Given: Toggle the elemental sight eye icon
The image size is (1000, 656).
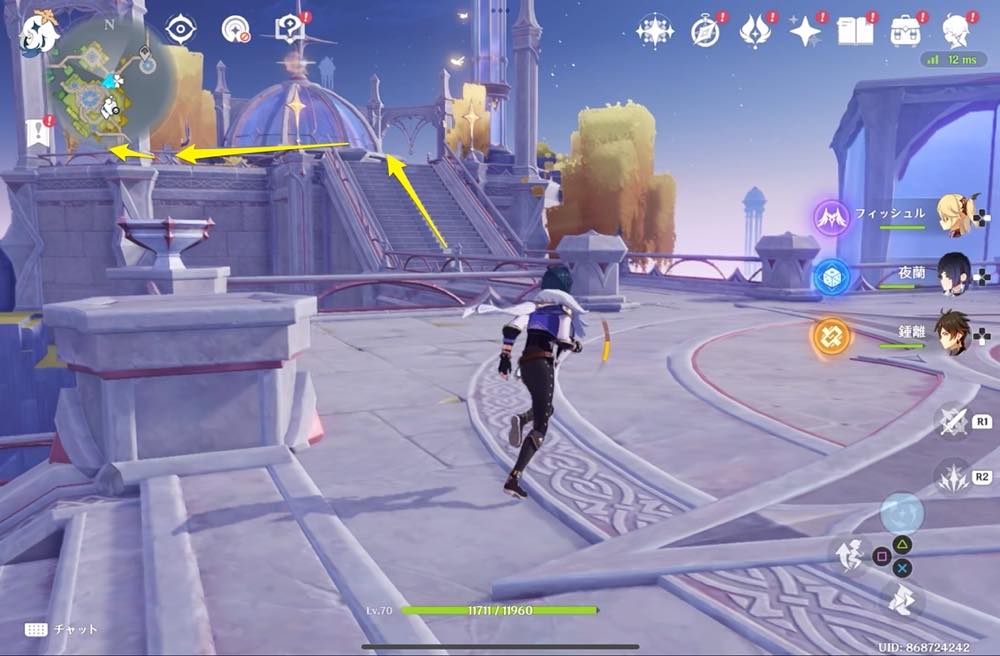Looking at the screenshot, I should click(180, 30).
